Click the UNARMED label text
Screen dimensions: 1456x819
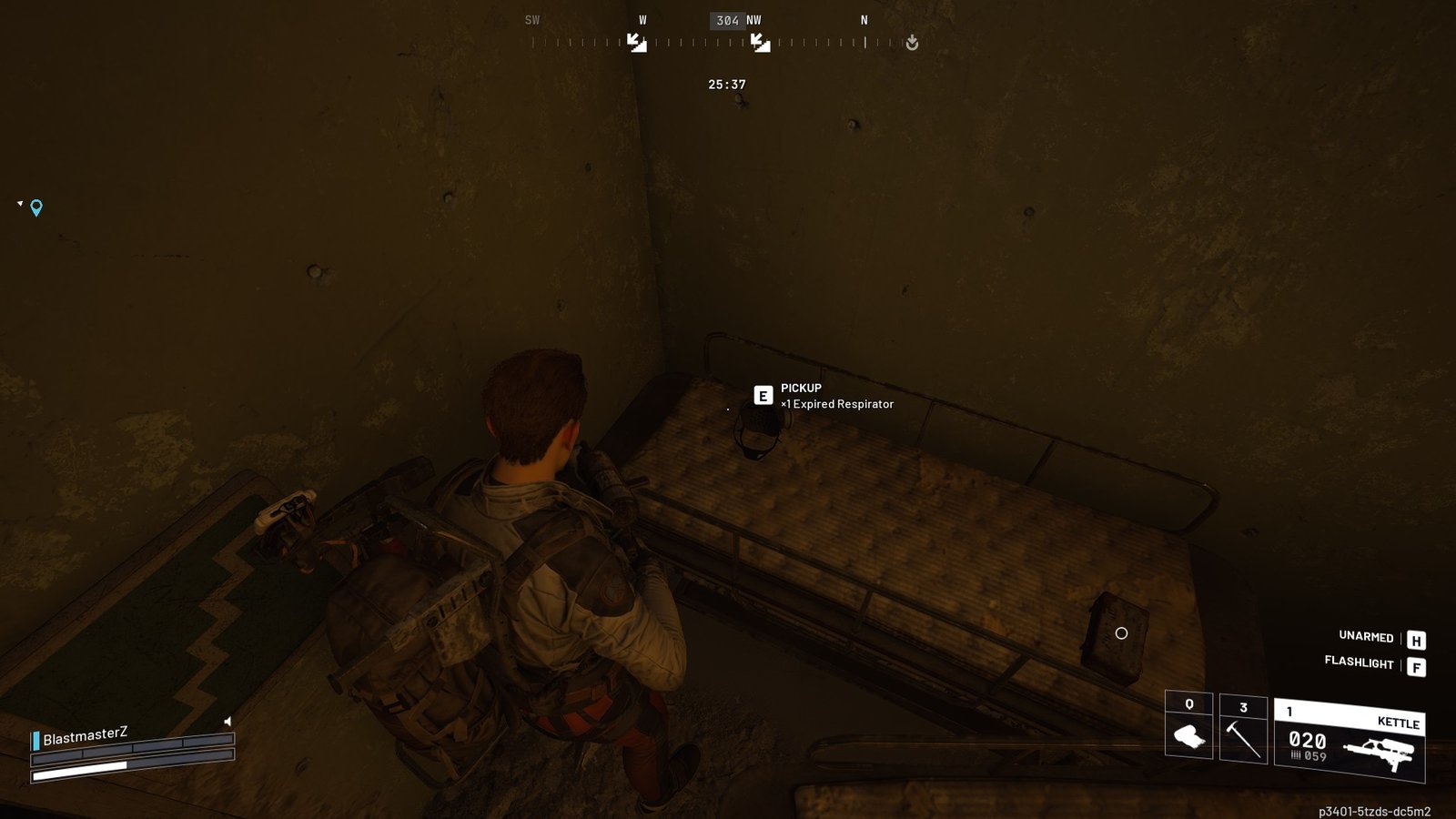(x=1365, y=638)
